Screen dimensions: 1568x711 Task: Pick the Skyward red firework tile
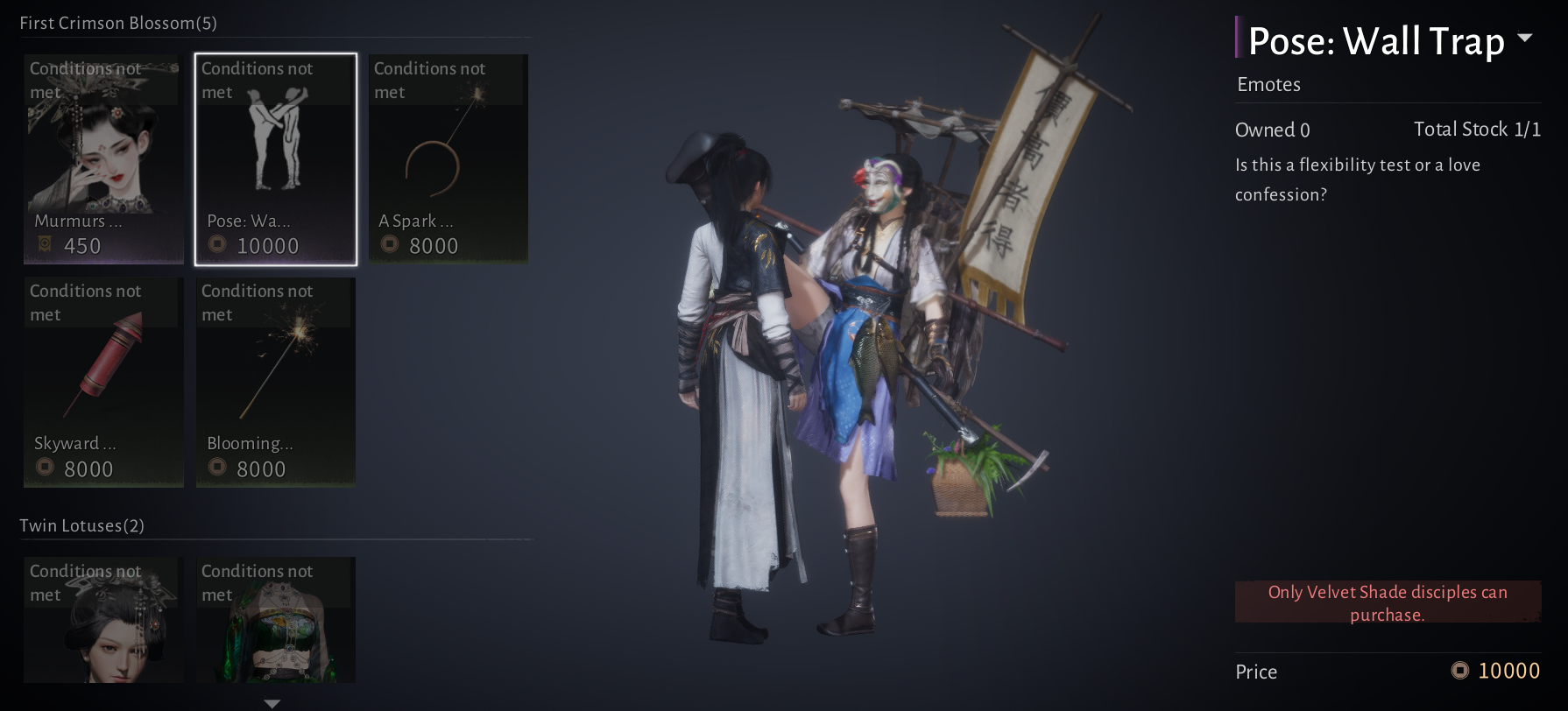(103, 382)
